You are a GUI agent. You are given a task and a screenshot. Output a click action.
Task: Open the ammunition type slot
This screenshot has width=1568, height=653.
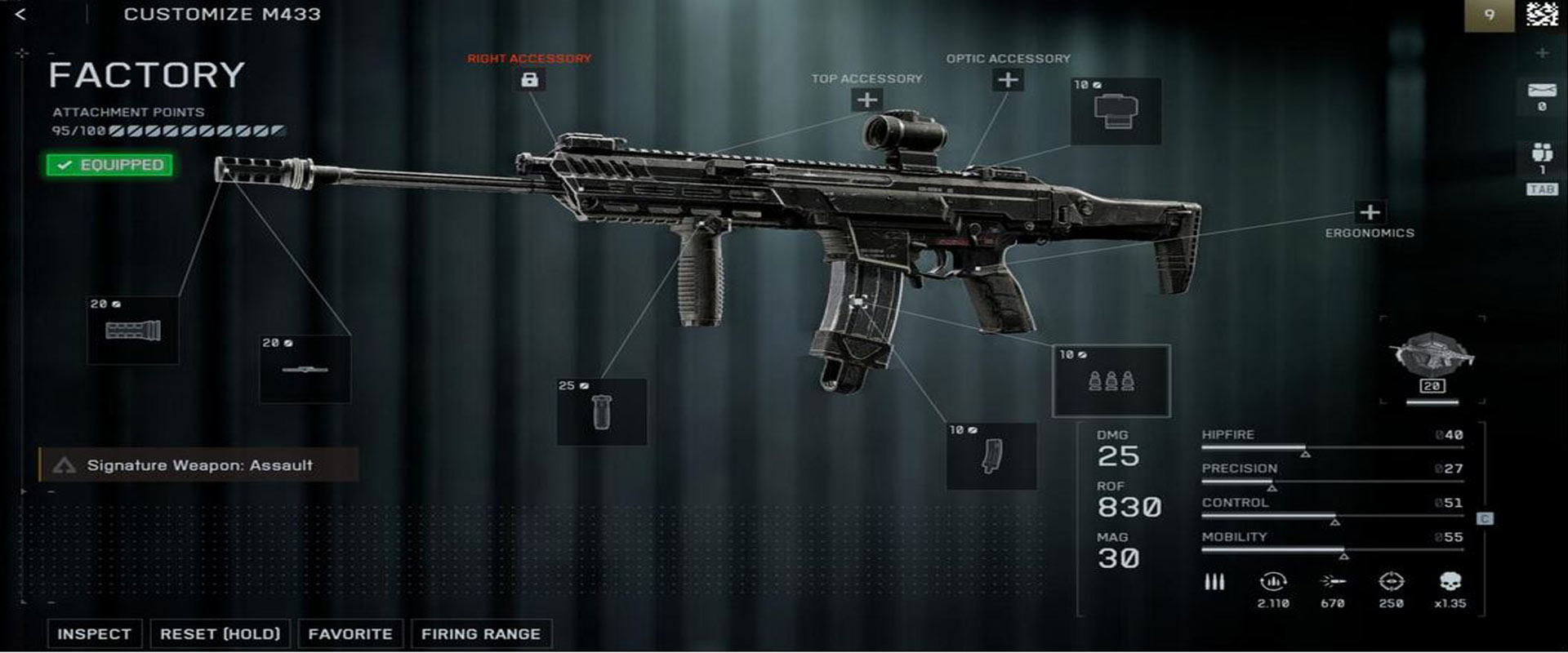[x=1111, y=380]
